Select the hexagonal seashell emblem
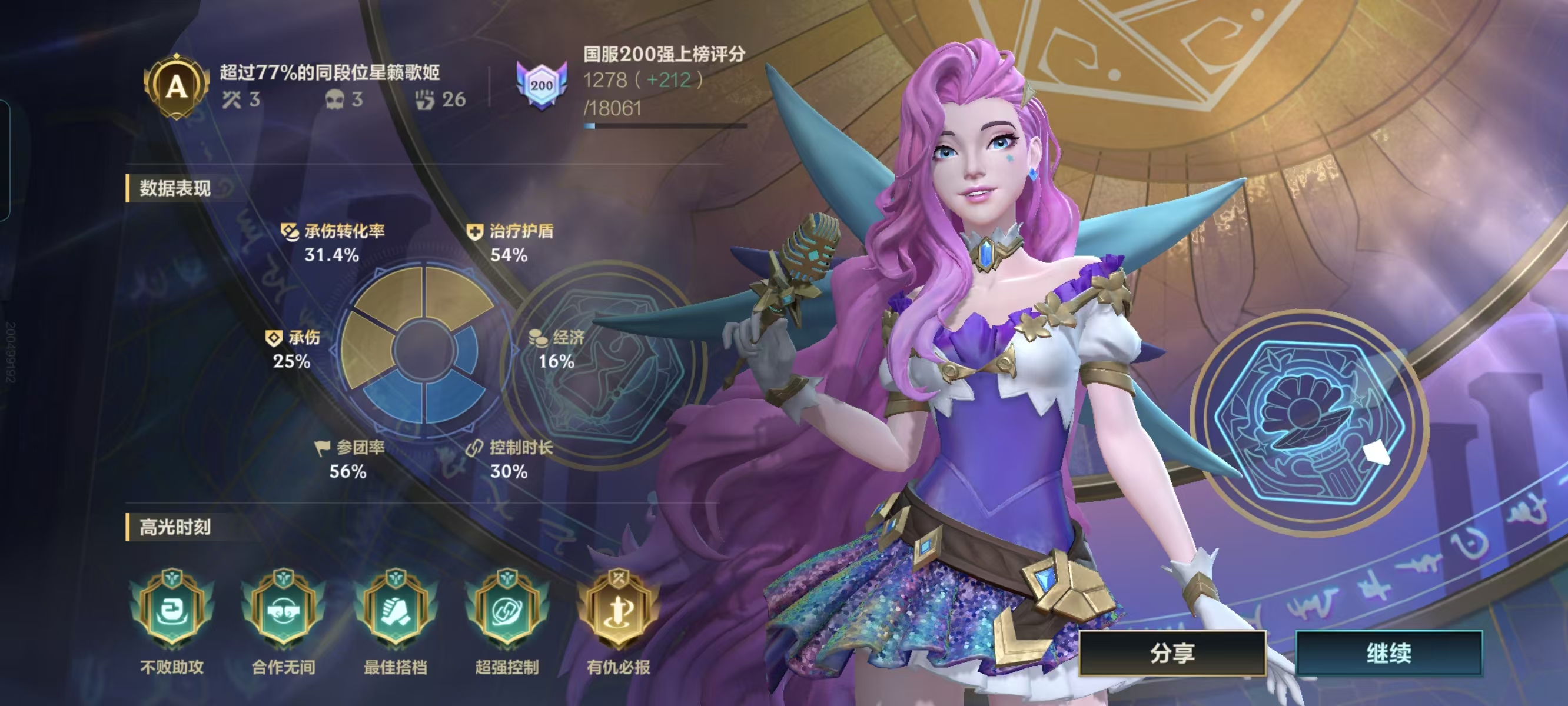The image size is (1568, 706). (x=1308, y=423)
